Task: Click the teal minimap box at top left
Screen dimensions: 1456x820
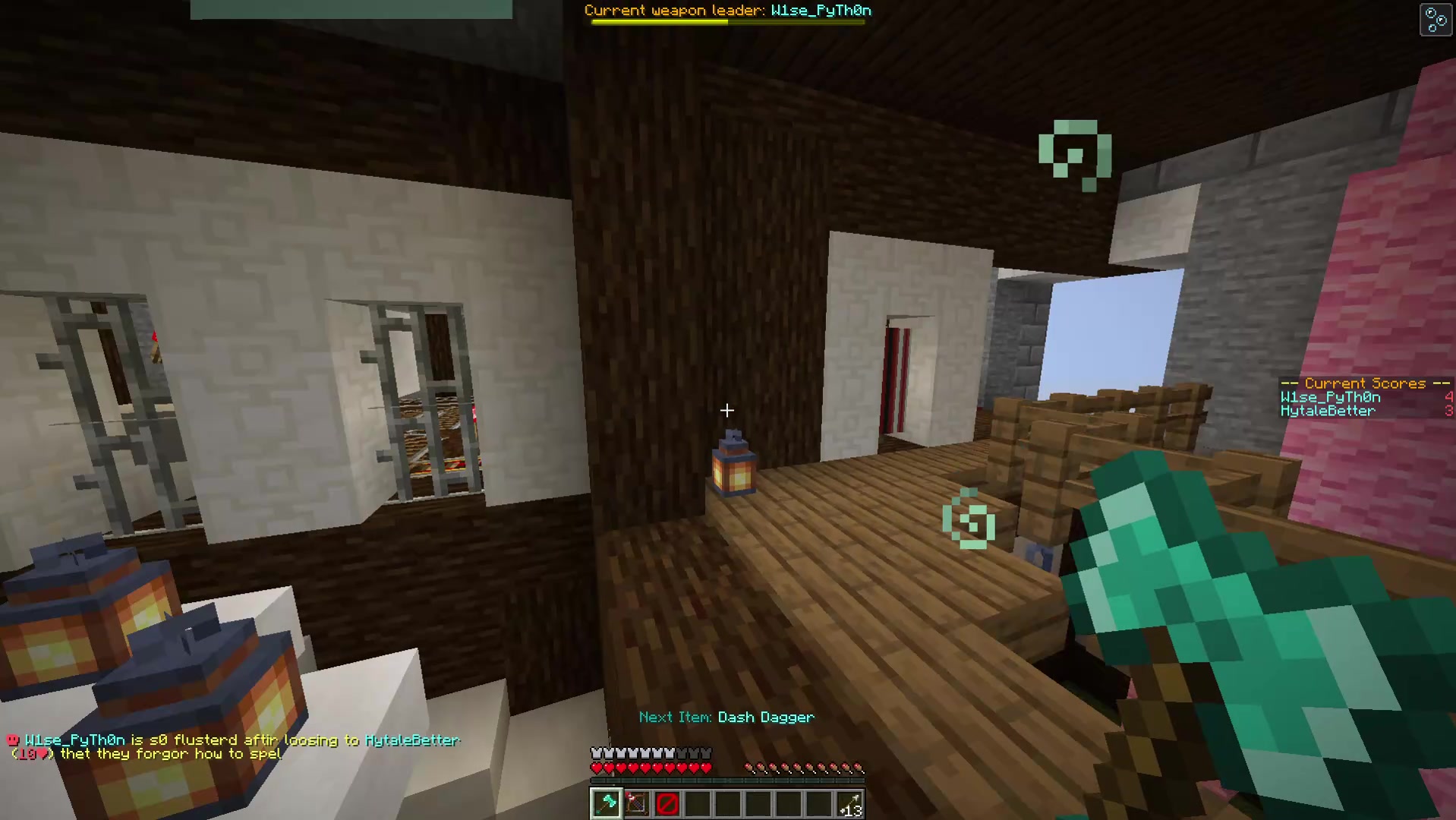Action: pos(351,11)
